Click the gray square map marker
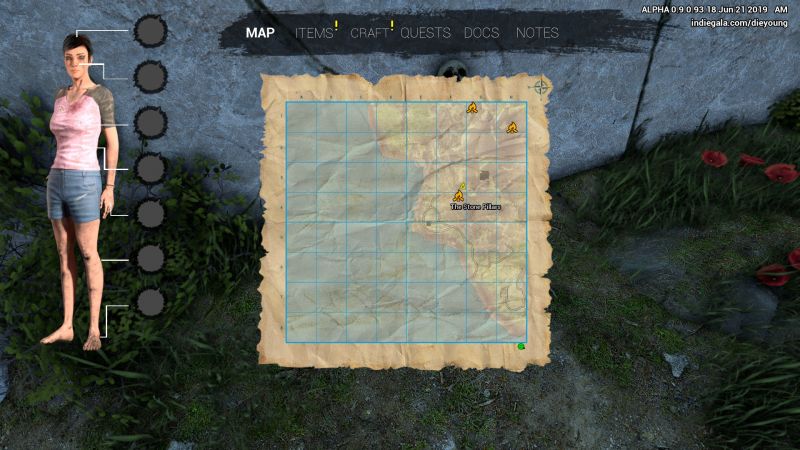 tap(485, 175)
